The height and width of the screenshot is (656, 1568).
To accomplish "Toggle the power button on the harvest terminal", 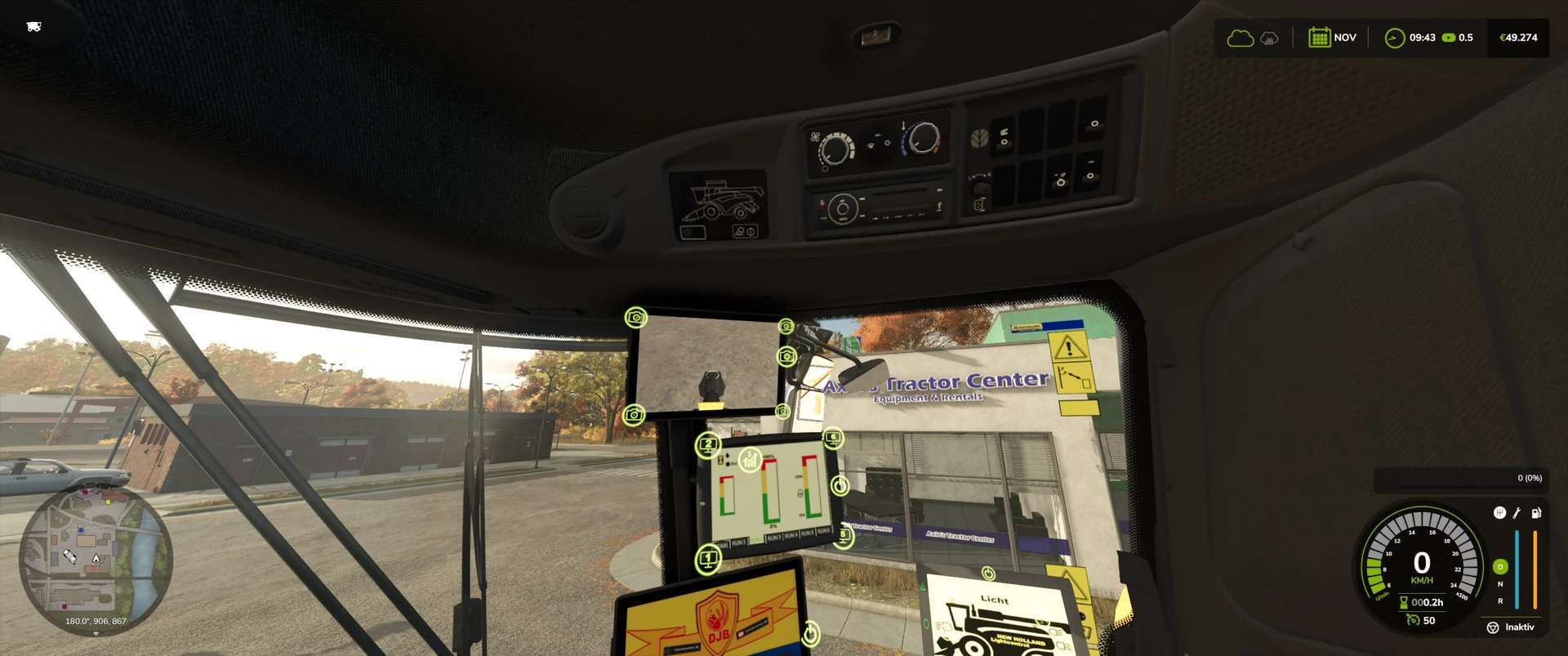I will pos(840,484).
